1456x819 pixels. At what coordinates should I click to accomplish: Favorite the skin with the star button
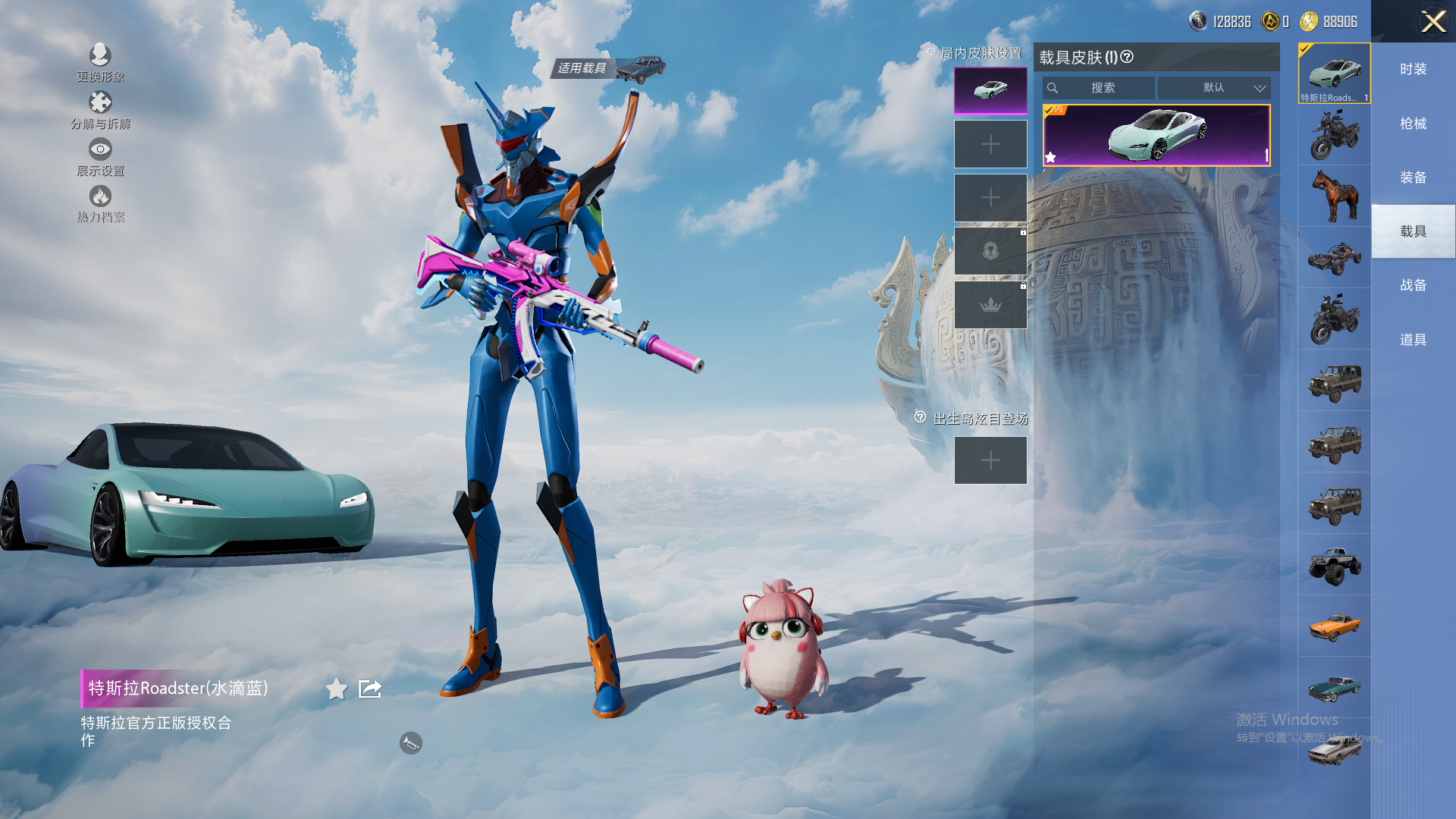click(x=336, y=689)
